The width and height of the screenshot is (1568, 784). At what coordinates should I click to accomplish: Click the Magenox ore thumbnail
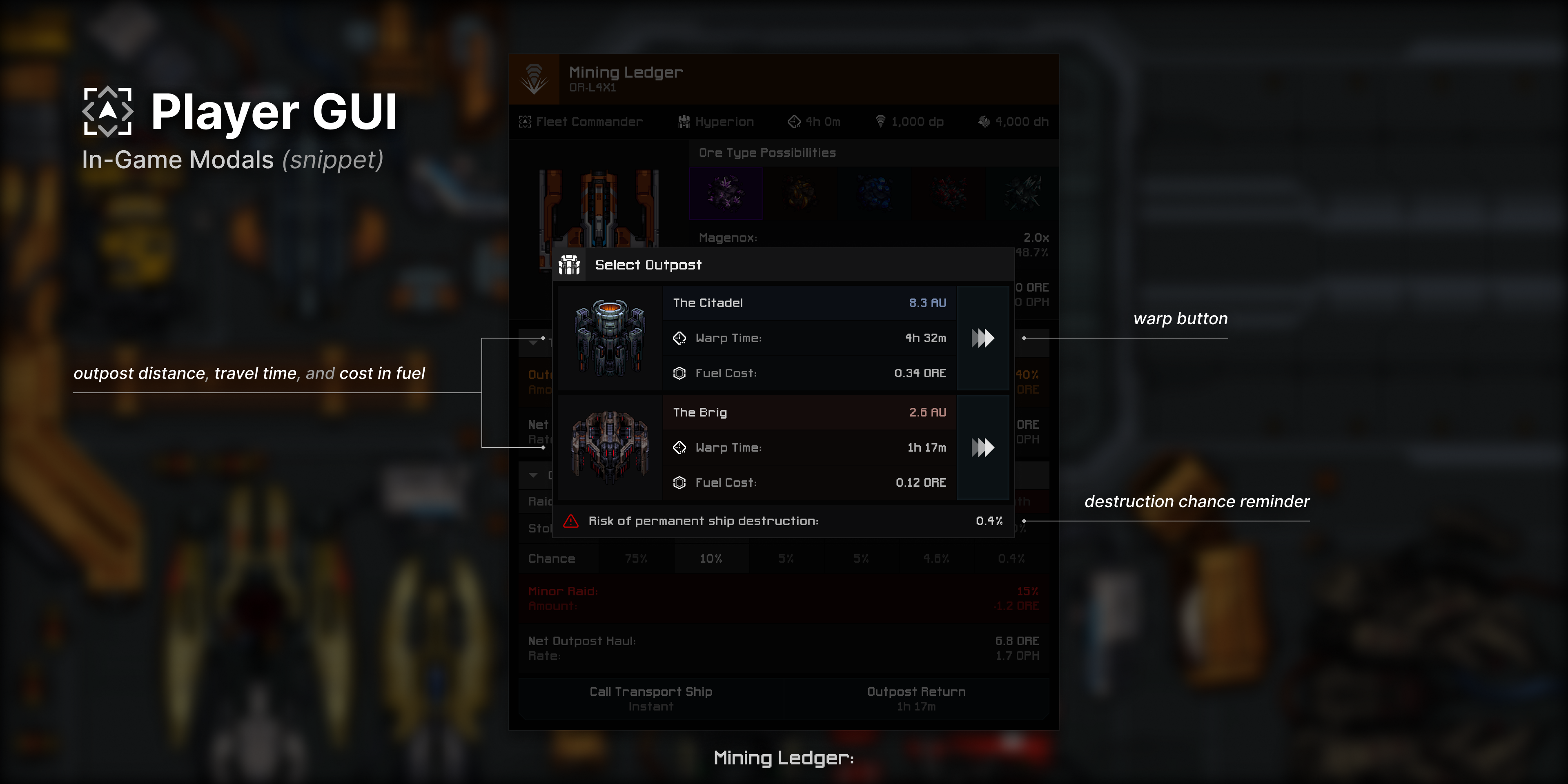(x=726, y=194)
